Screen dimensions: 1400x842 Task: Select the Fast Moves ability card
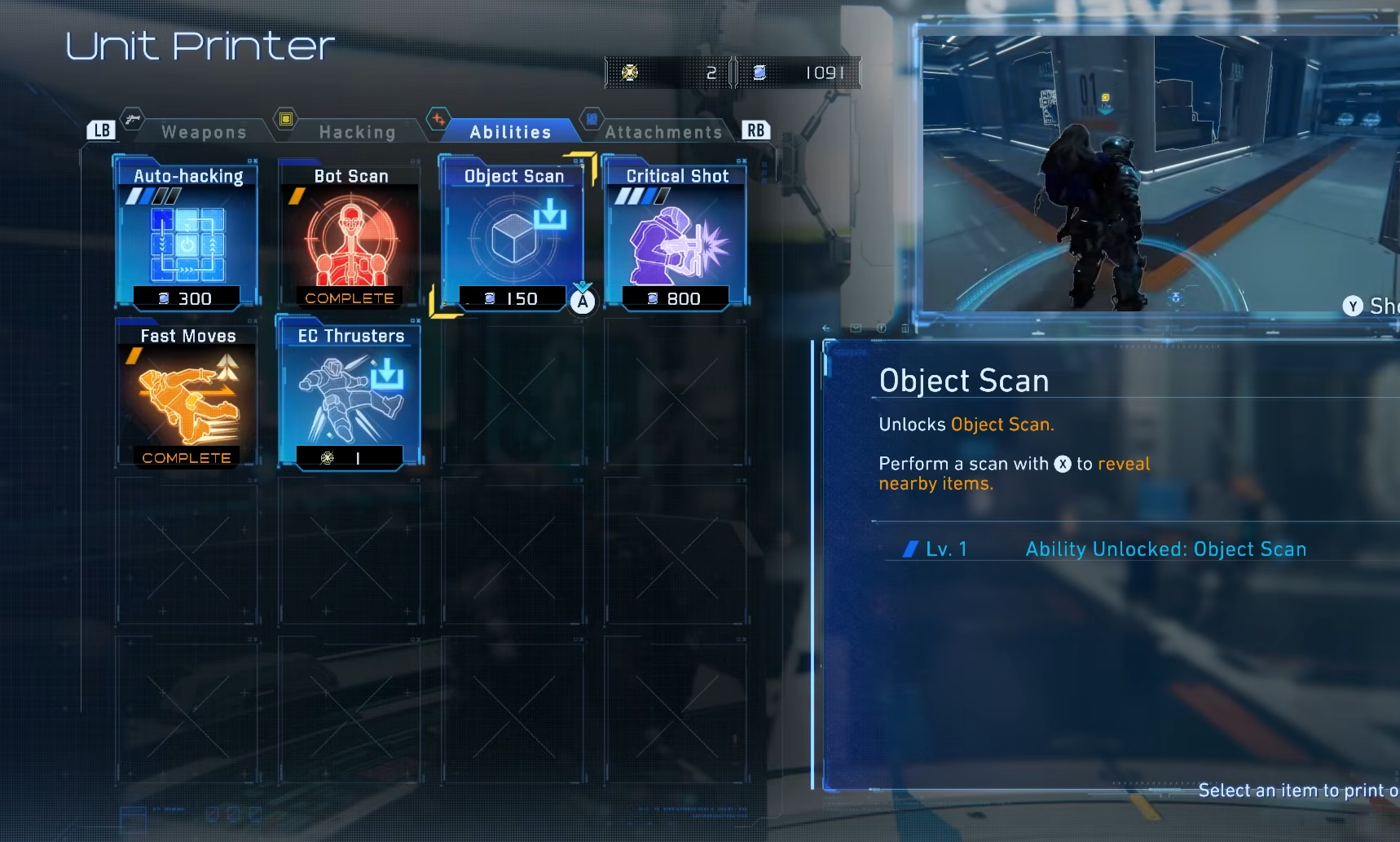click(187, 396)
